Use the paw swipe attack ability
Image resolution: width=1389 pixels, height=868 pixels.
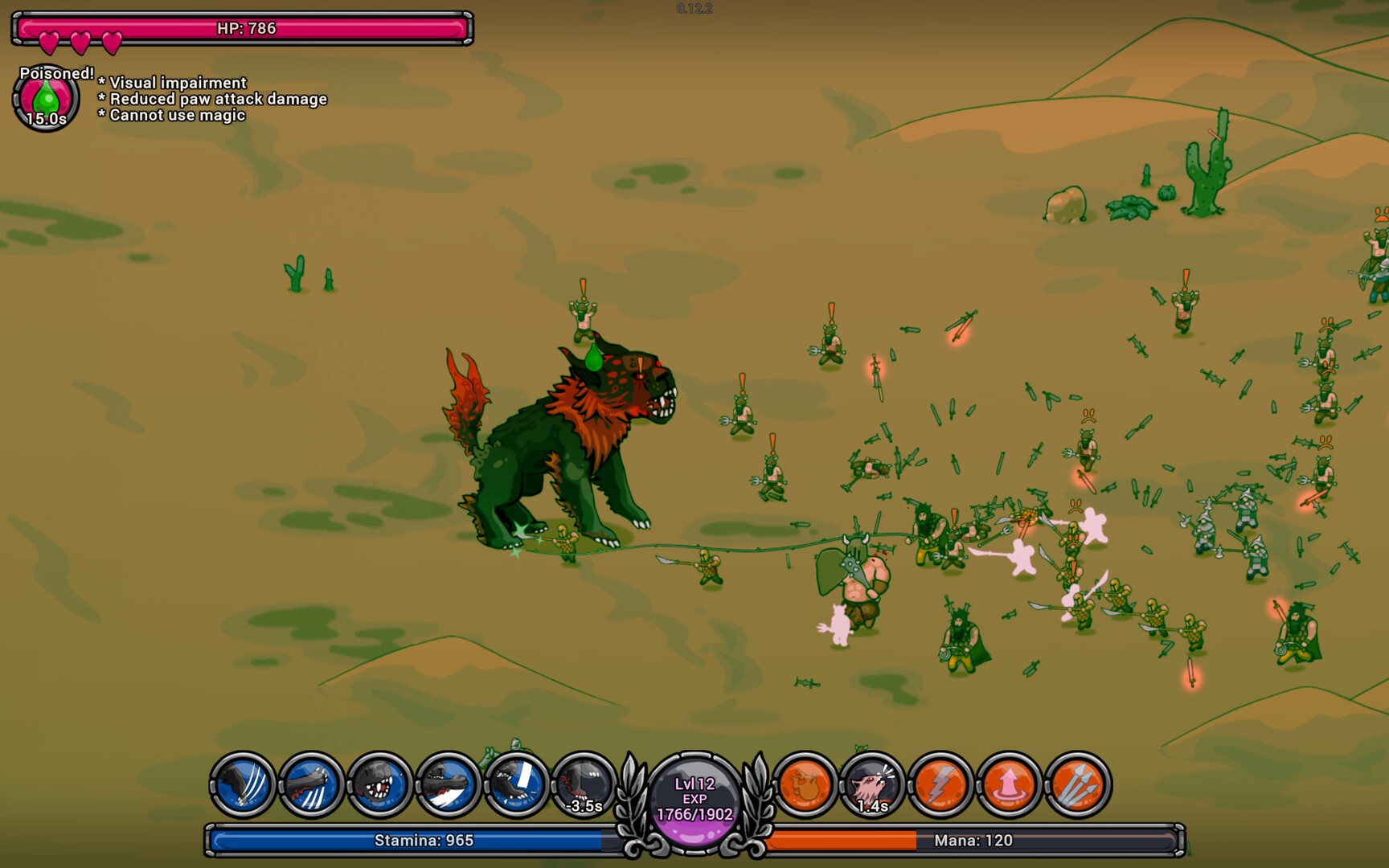tap(311, 784)
